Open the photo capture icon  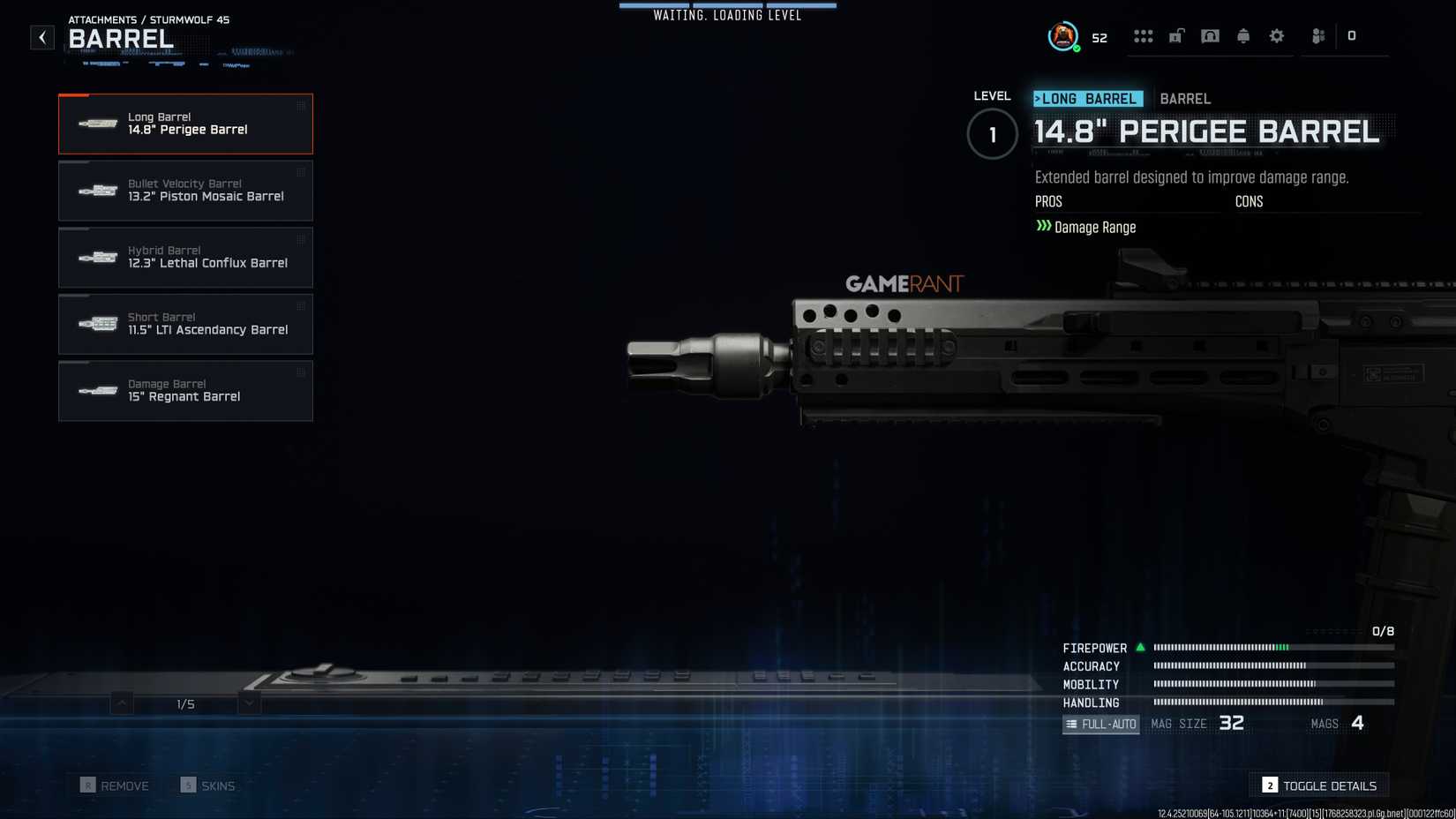[x=1210, y=35]
